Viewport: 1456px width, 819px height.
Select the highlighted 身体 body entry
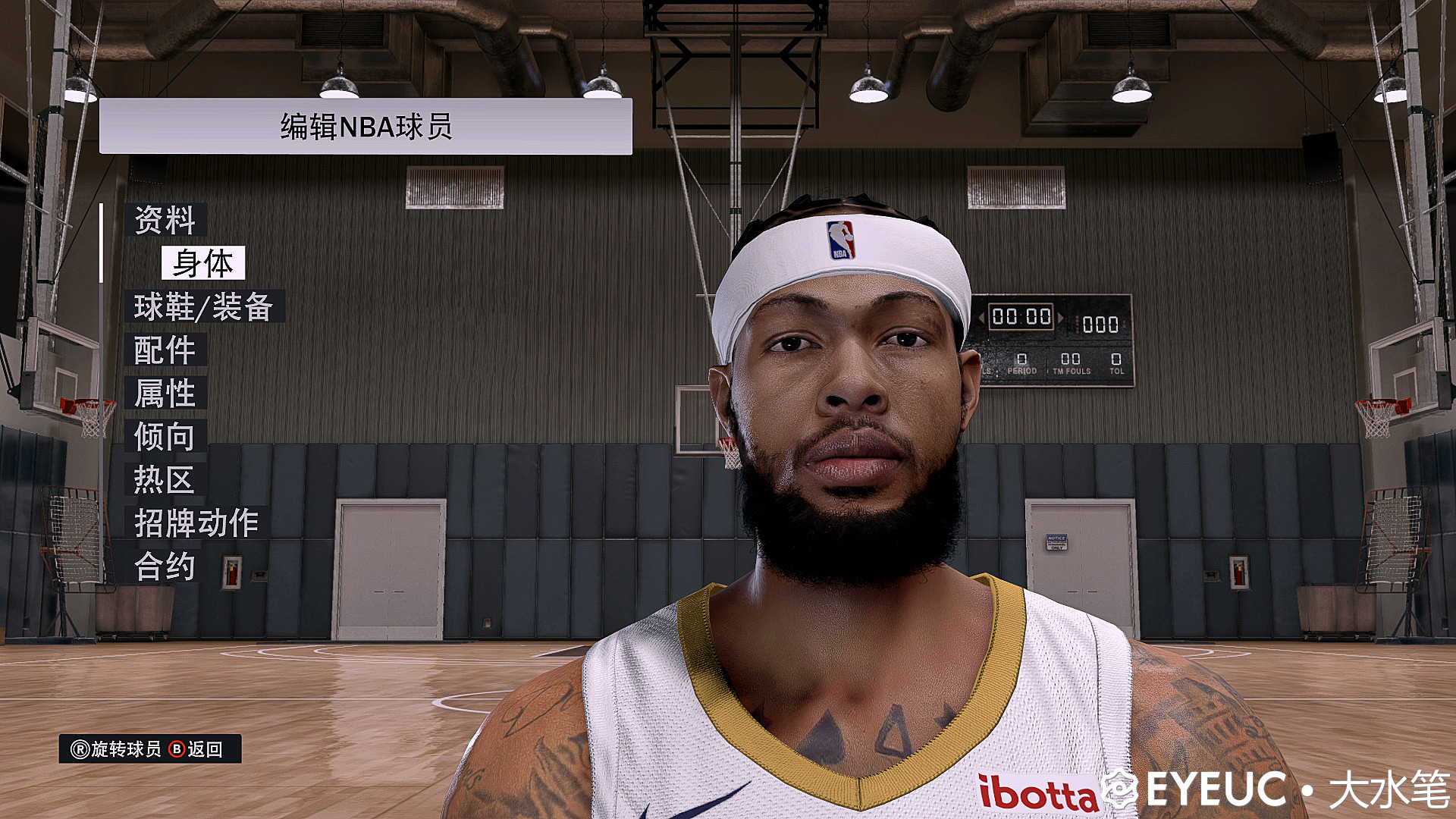pyautogui.click(x=203, y=263)
